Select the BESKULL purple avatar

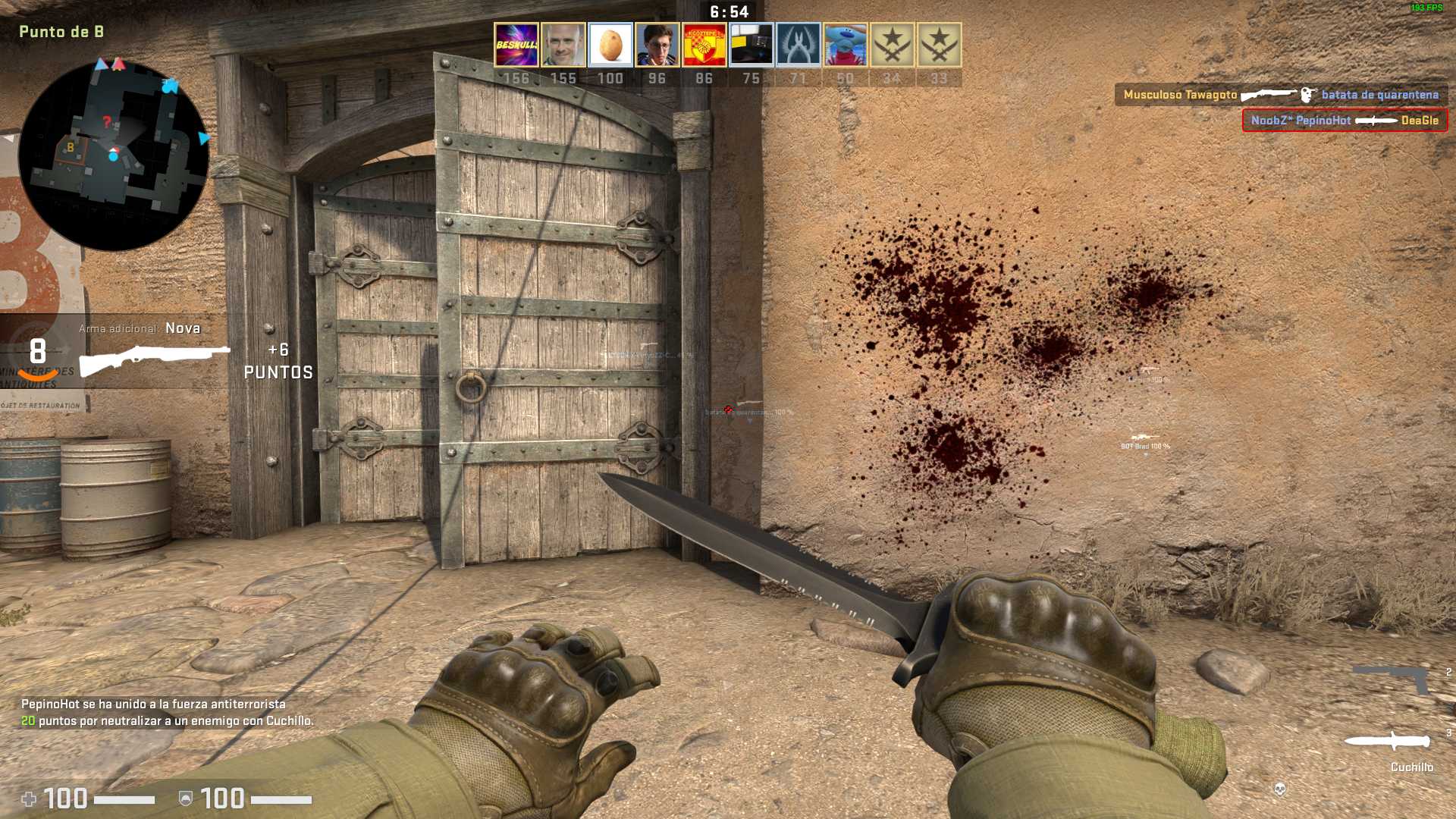[516, 45]
